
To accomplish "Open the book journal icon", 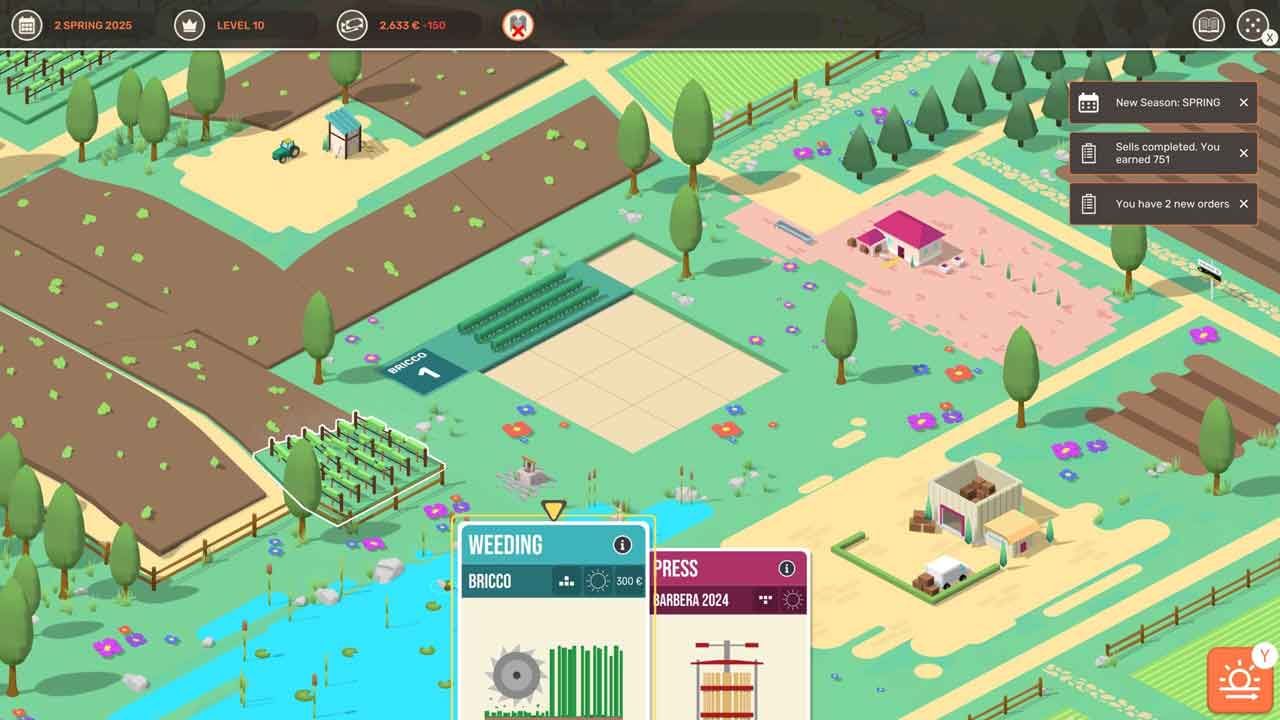I will tap(1209, 25).
